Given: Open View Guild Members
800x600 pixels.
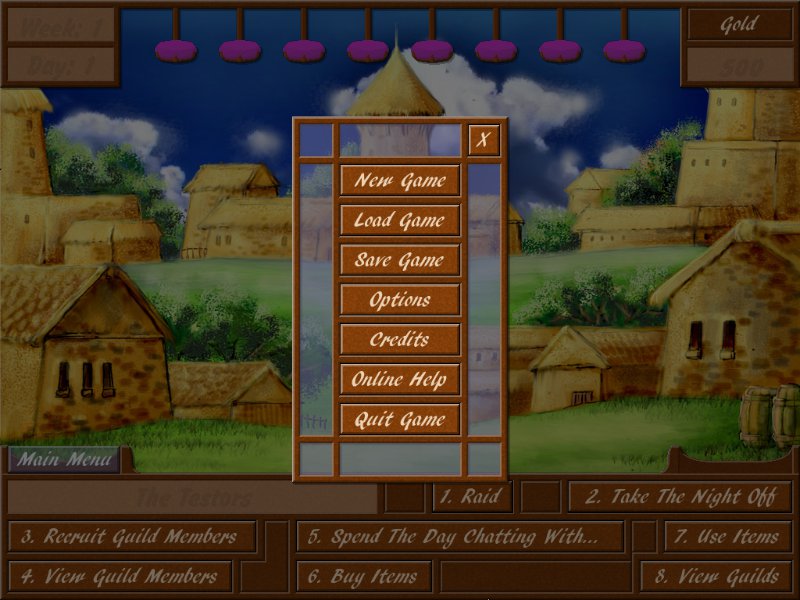Looking at the screenshot, I should [120, 576].
